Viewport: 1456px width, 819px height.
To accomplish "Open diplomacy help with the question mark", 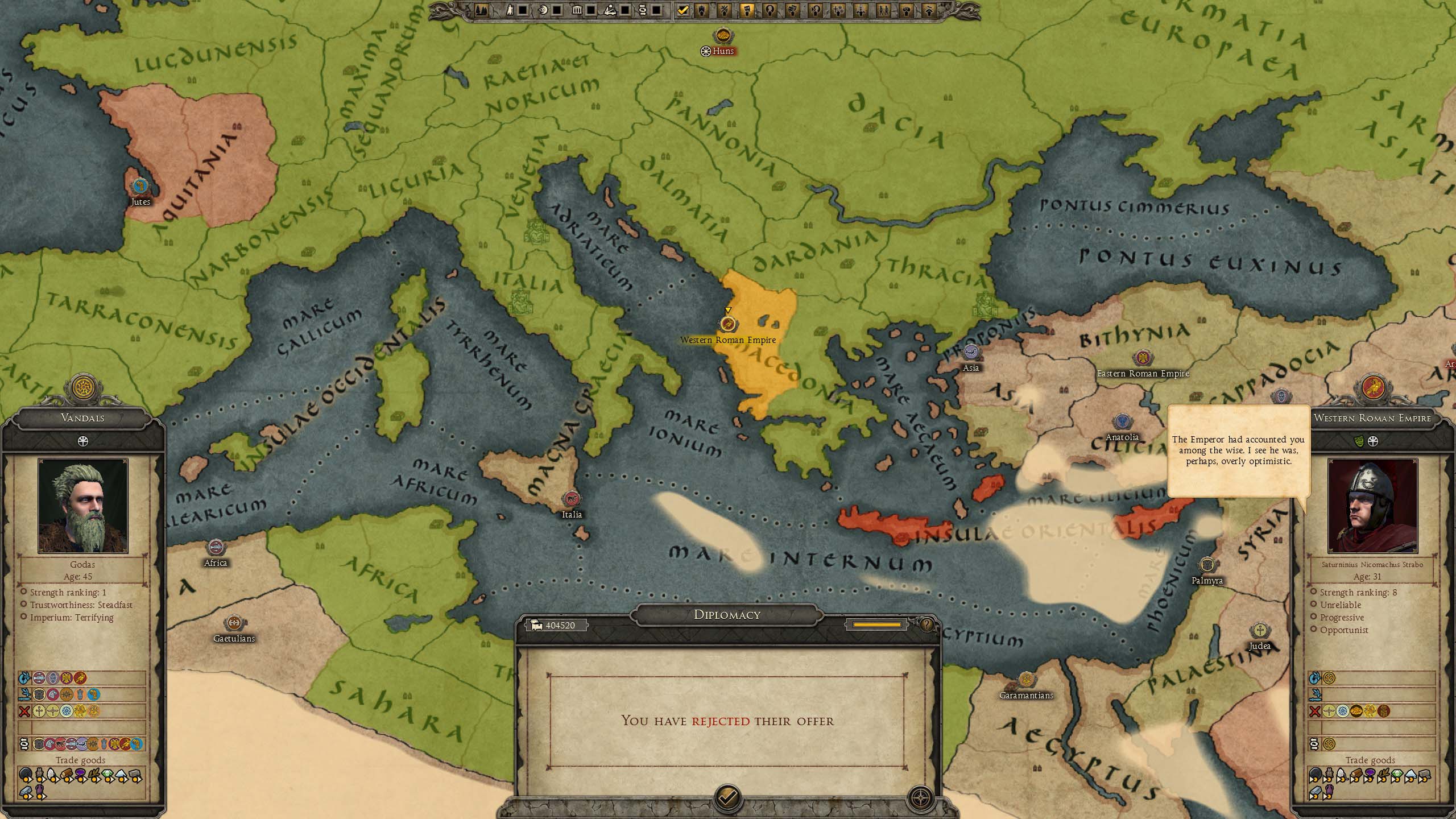I will 927,625.
